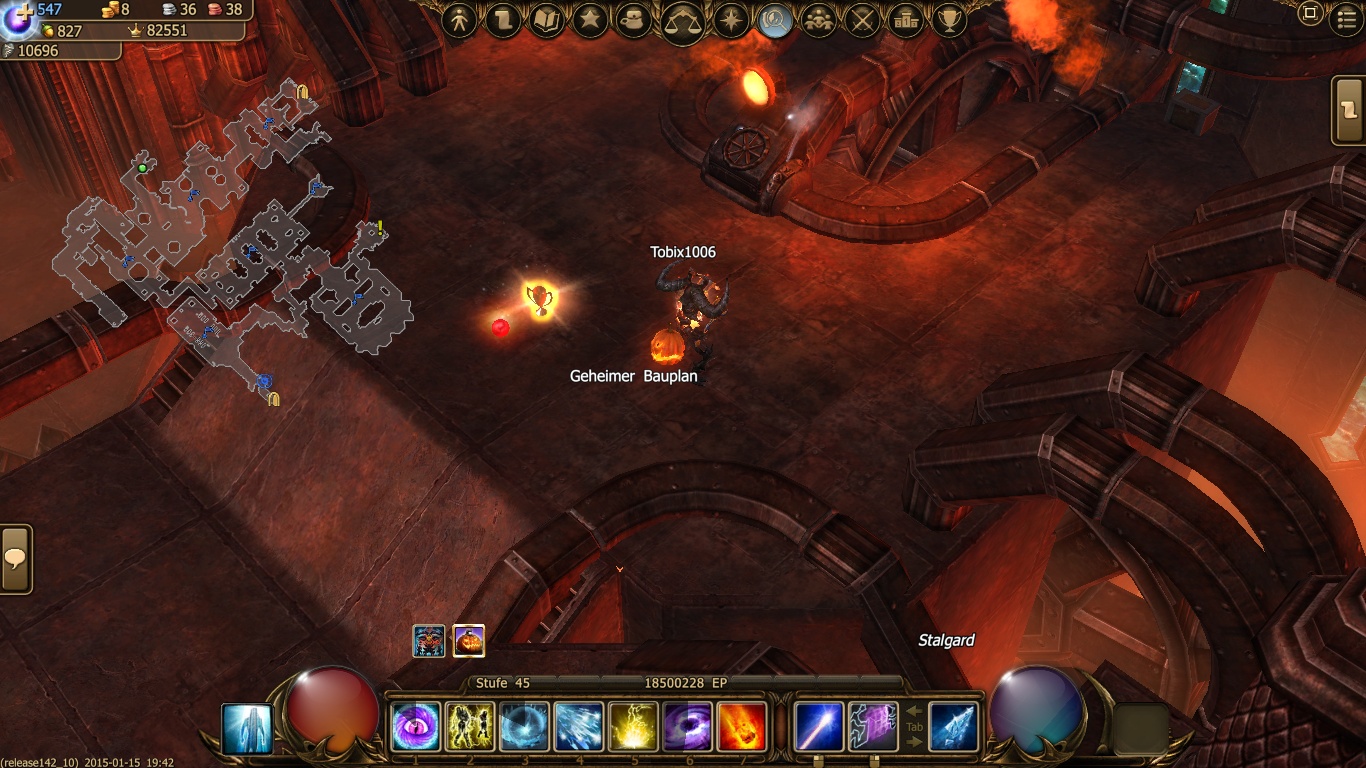Open the trophy achievements icon
This screenshot has width=1366, height=768.
[948, 21]
